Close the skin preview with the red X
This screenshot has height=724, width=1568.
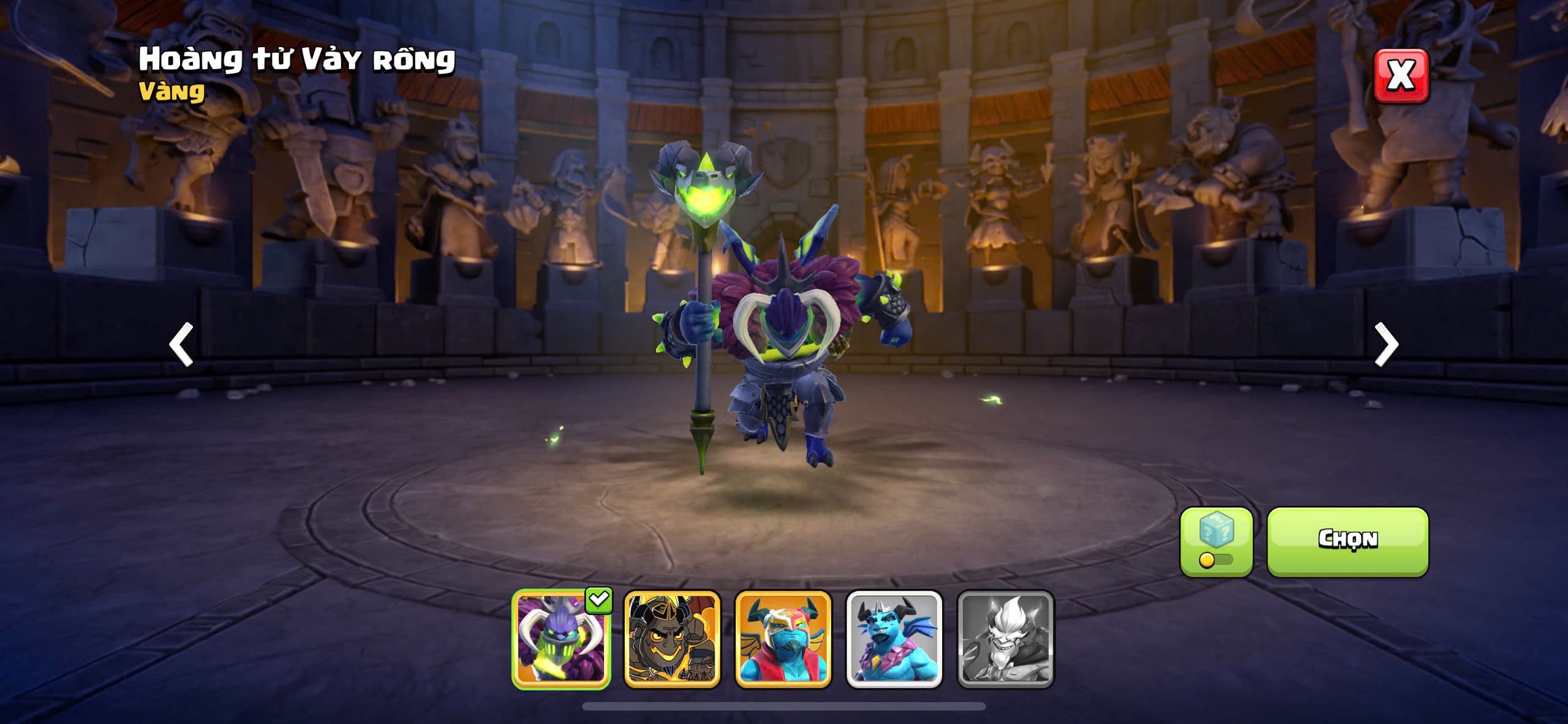1401,76
